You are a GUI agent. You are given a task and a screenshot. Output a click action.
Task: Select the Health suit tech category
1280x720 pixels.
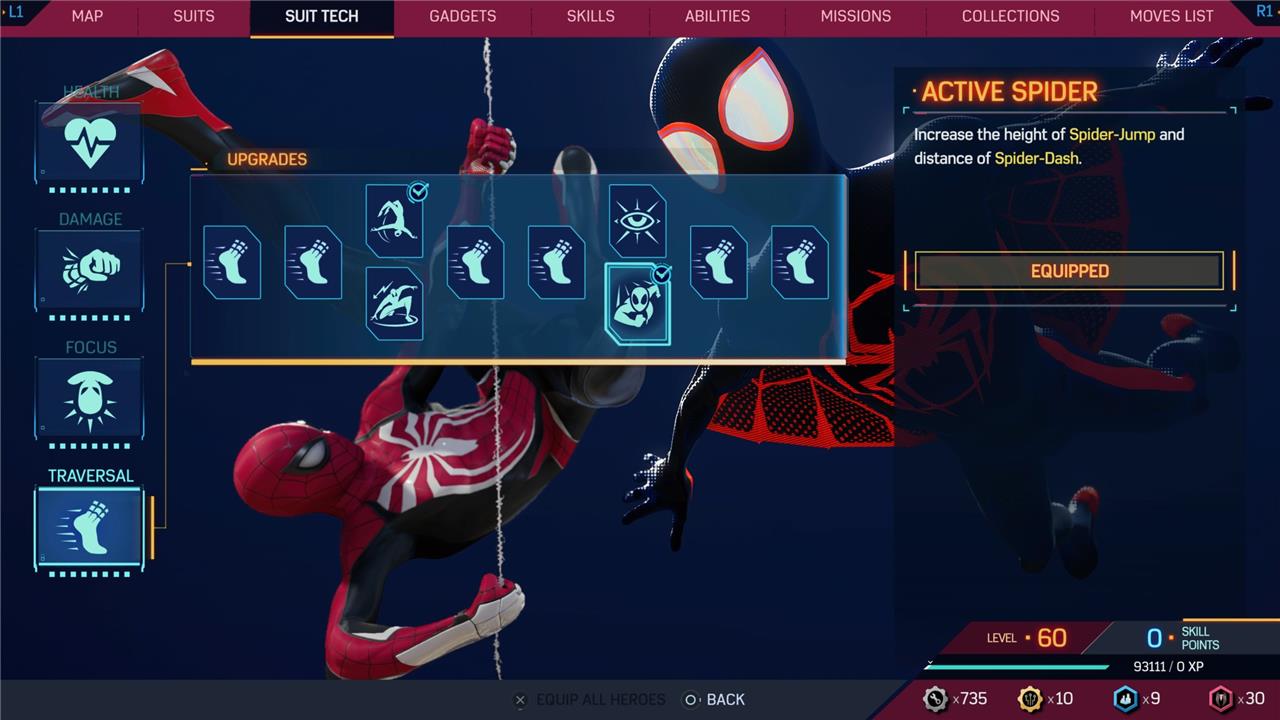click(89, 141)
